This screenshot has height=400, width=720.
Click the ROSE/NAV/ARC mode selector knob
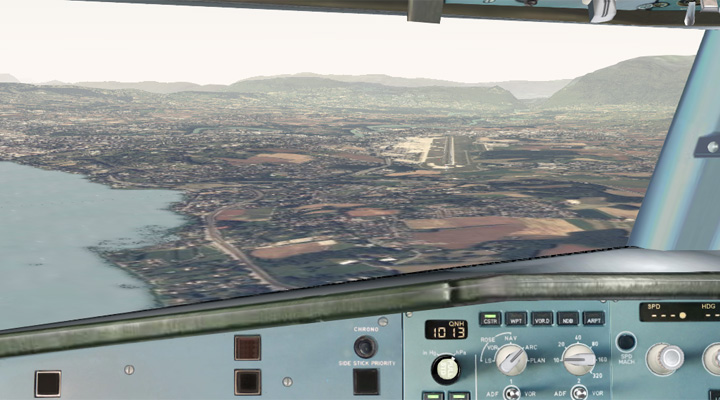point(510,359)
